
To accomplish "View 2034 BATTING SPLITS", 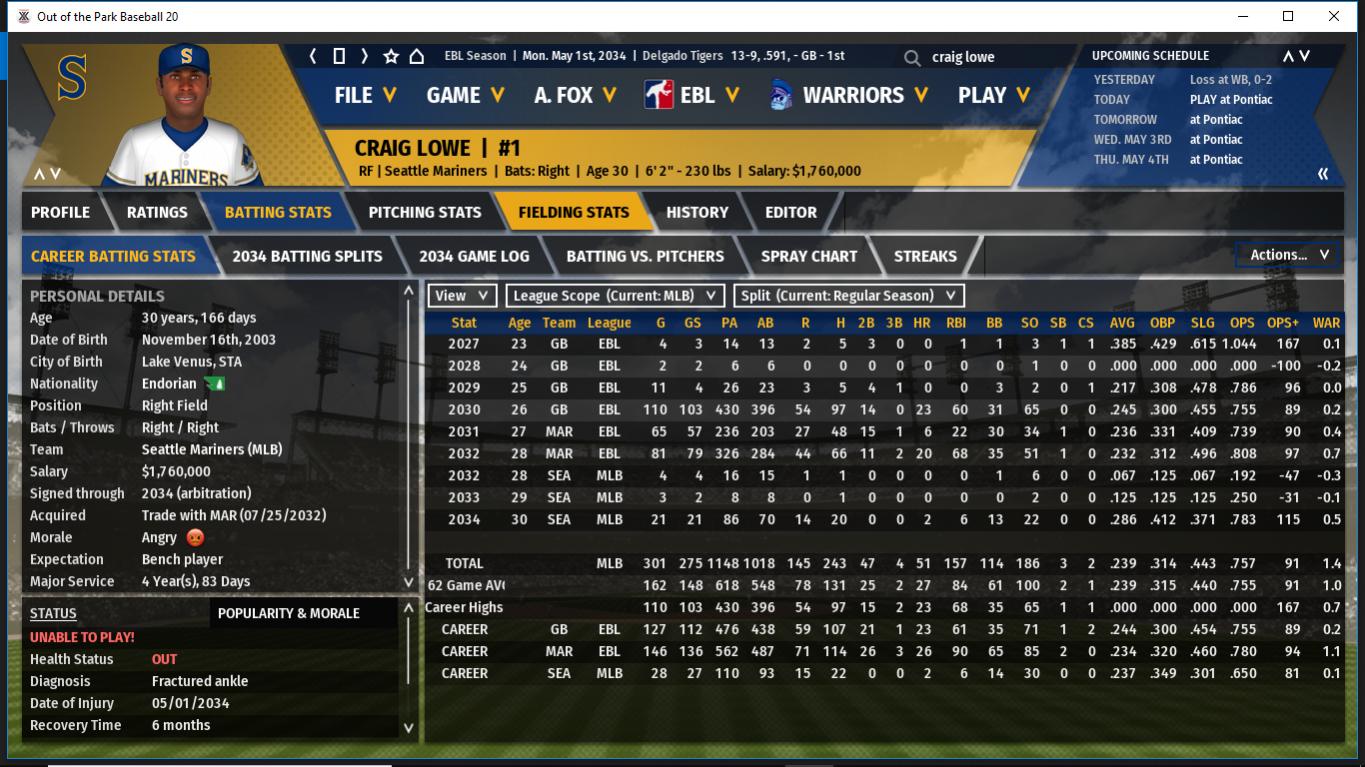I will click(x=307, y=256).
